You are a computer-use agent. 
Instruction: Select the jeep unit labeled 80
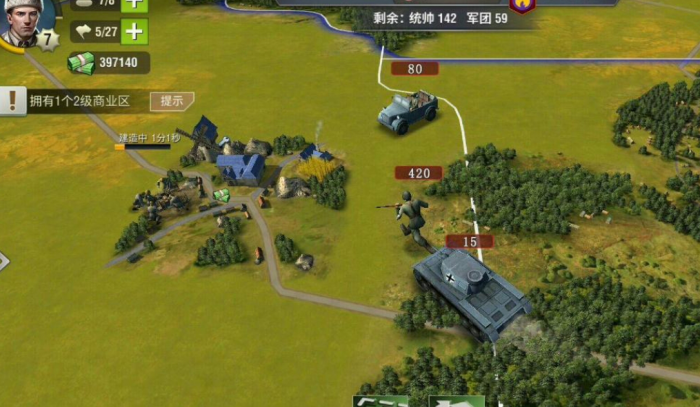coord(408,111)
